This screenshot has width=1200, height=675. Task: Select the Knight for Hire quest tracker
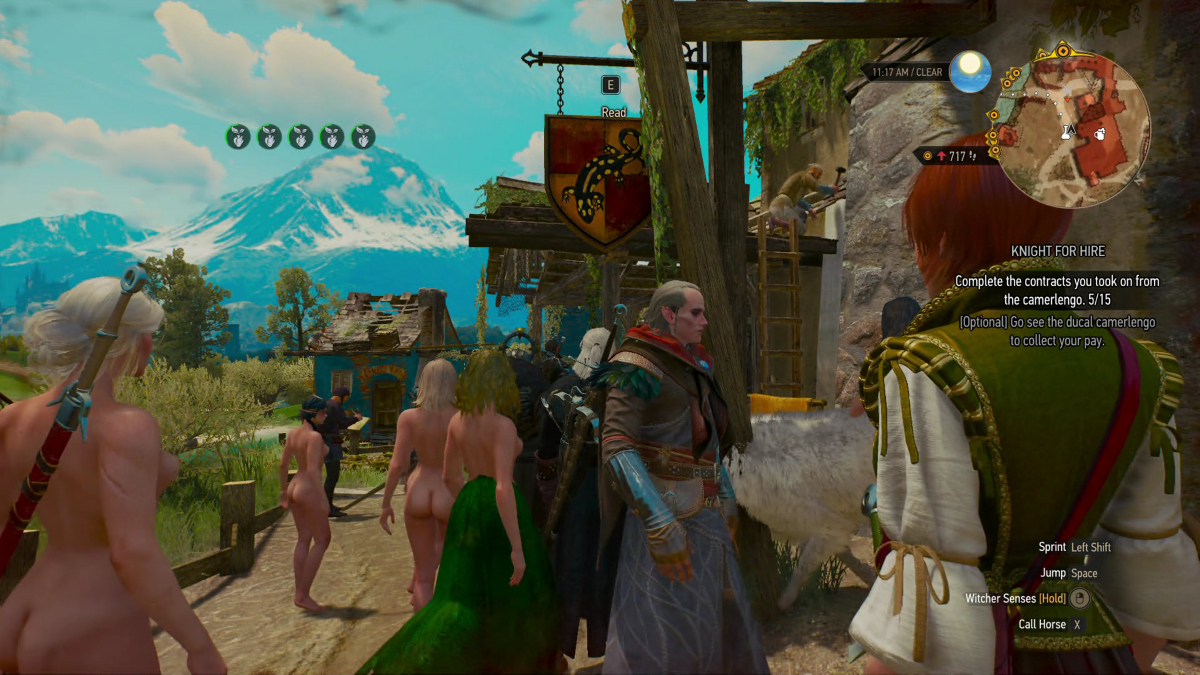tap(1055, 253)
